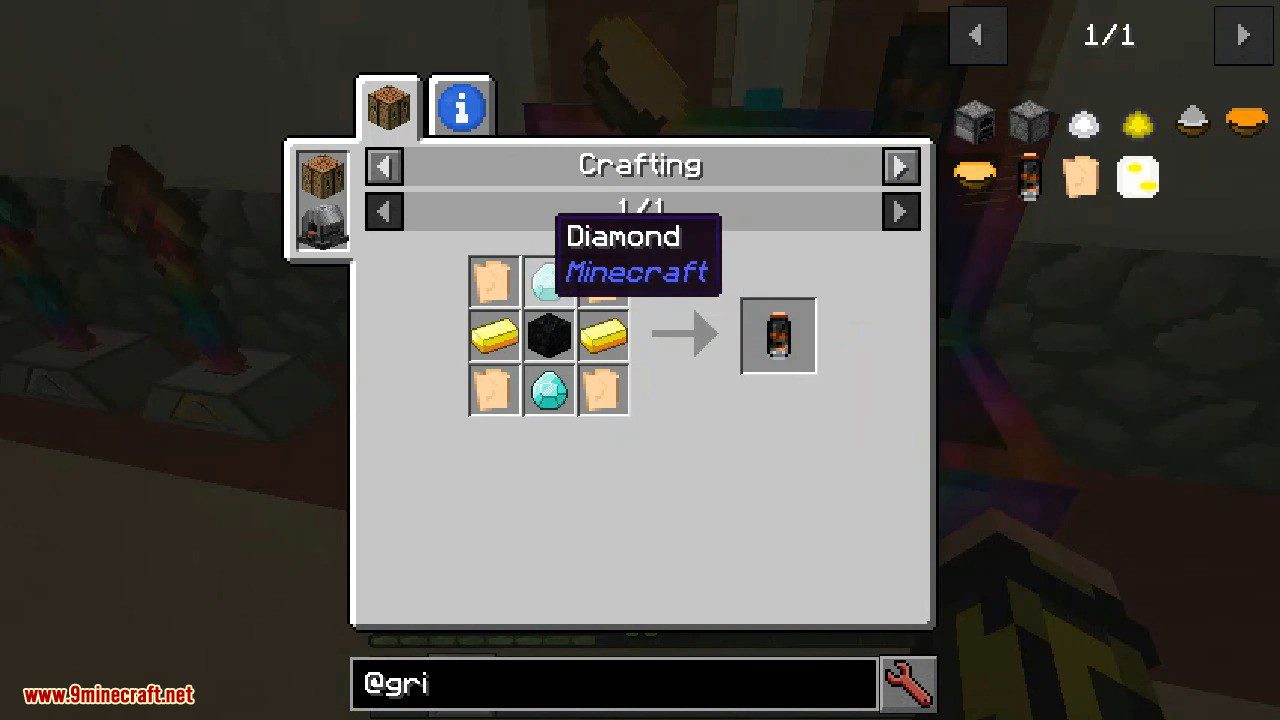This screenshot has height=720, width=1280.
Task: Click the coal item in the grid center
Action: click(x=548, y=335)
